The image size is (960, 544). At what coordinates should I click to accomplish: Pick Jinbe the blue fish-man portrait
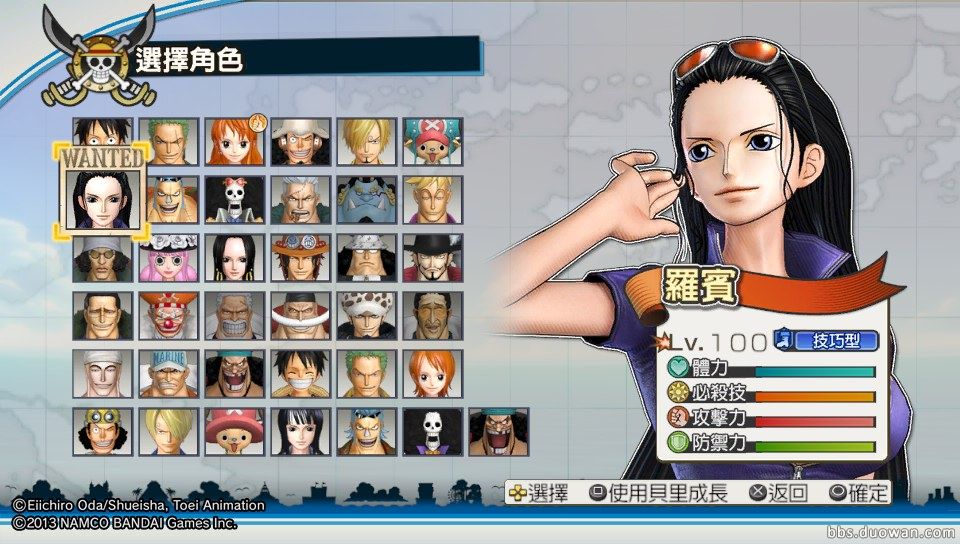[x=364, y=200]
